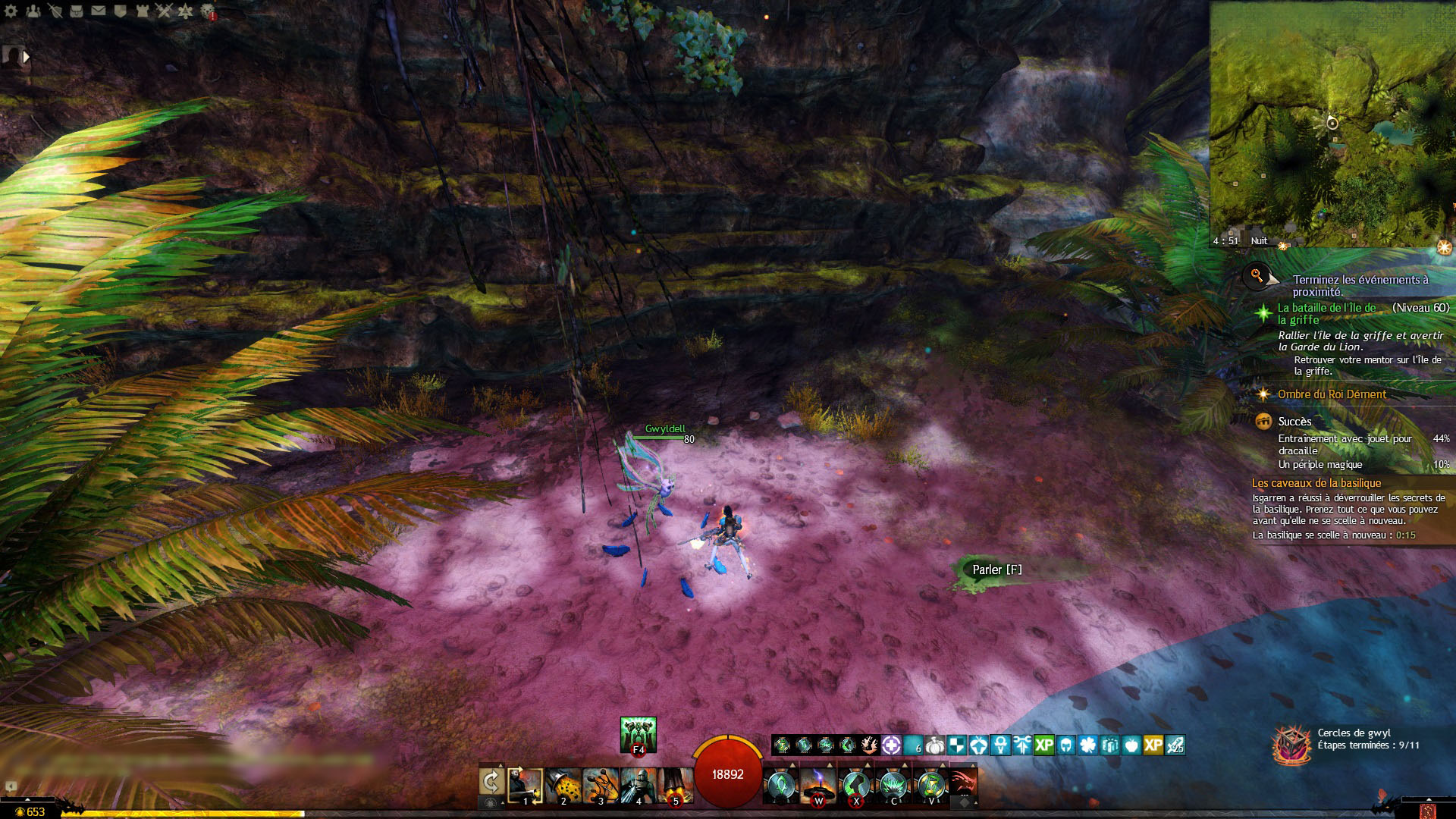Open the hero panel sword-and-shield icon
The height and width of the screenshot is (819, 1456).
pos(55,11)
